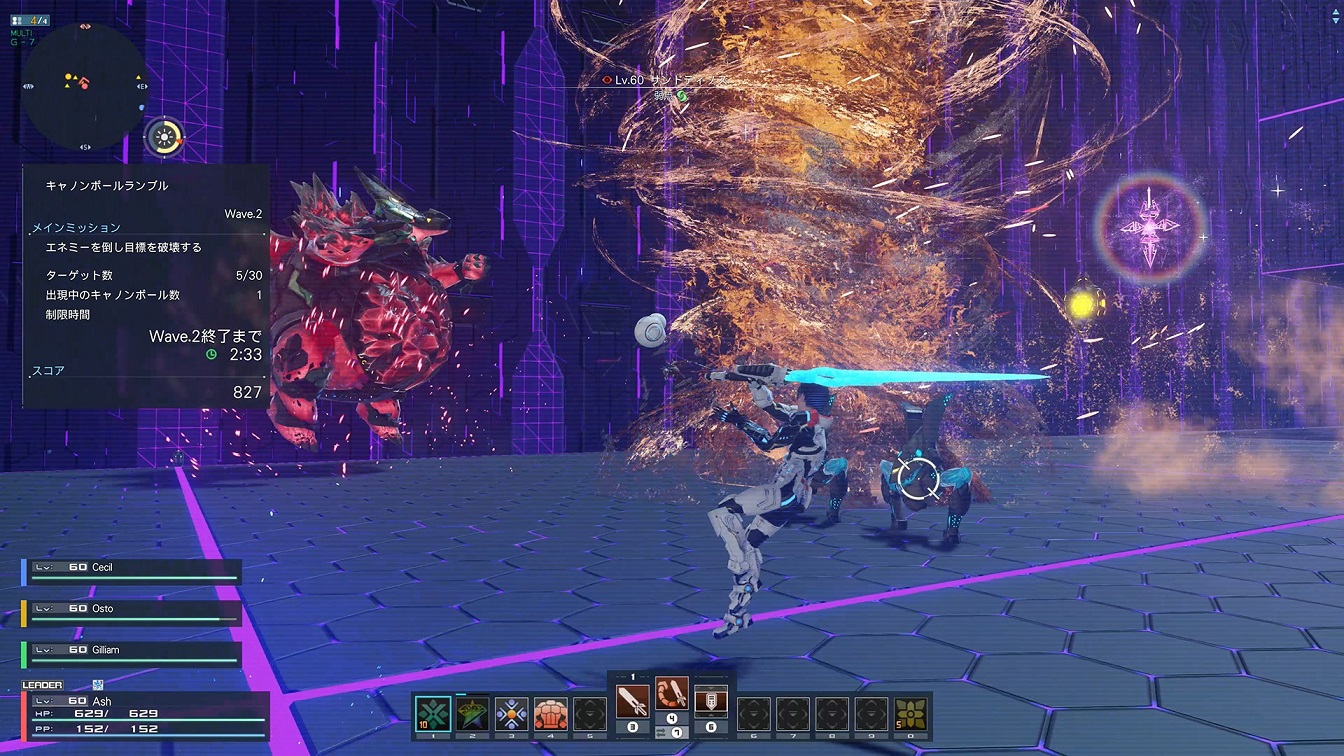Use the yellow flower item in slot 0
1344x756 pixels.
click(910, 713)
